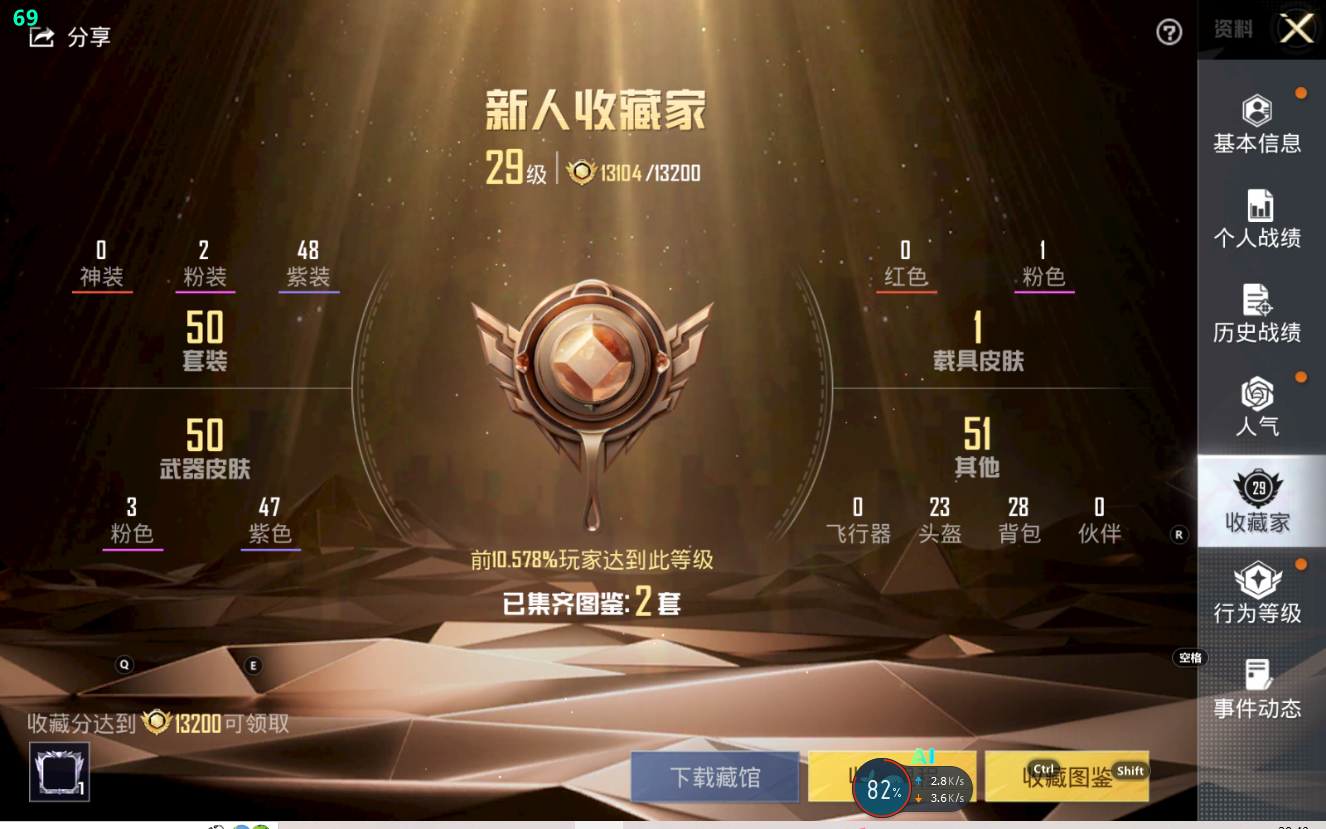Open the 其他 other items category
This screenshot has height=829, width=1326.
977,448
